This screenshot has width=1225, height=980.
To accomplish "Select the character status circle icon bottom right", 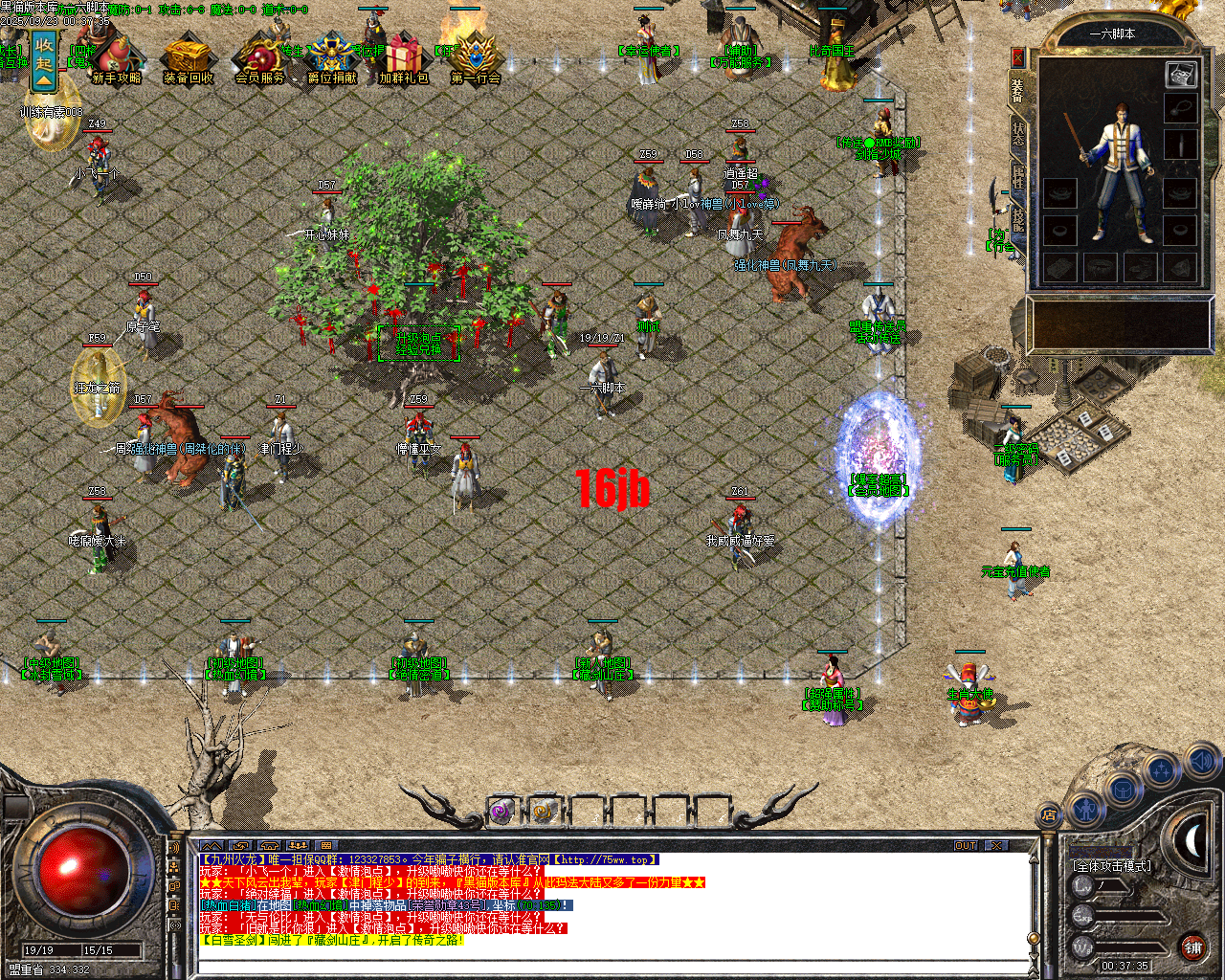I will point(1086,811).
